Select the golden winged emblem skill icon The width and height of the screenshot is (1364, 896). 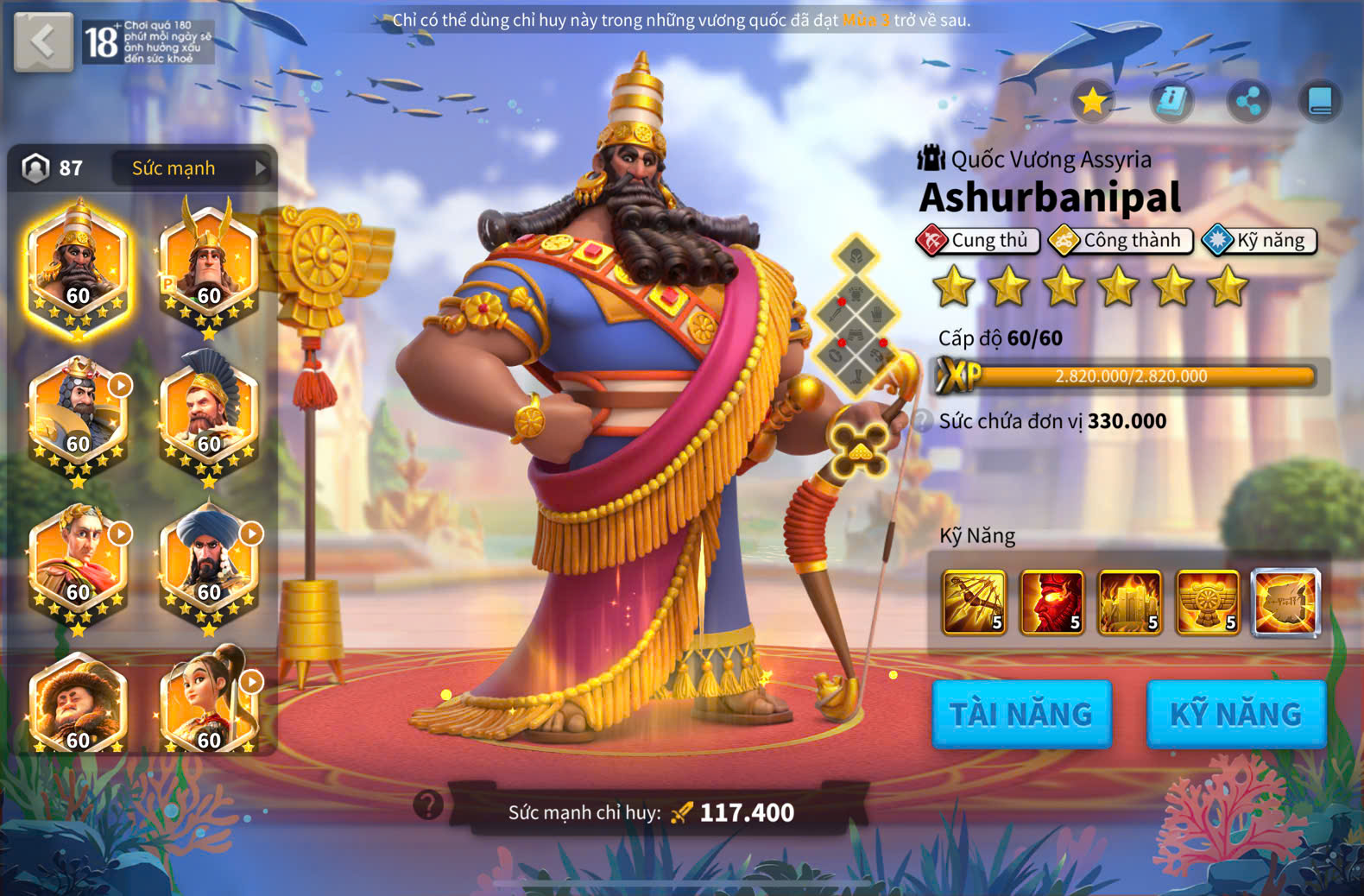click(1208, 602)
